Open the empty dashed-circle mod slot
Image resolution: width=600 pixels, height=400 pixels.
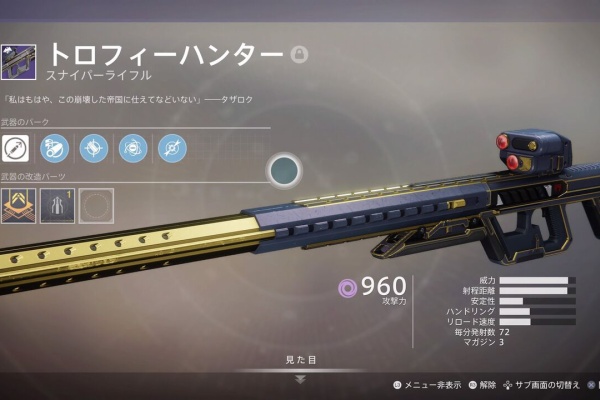click(x=96, y=205)
